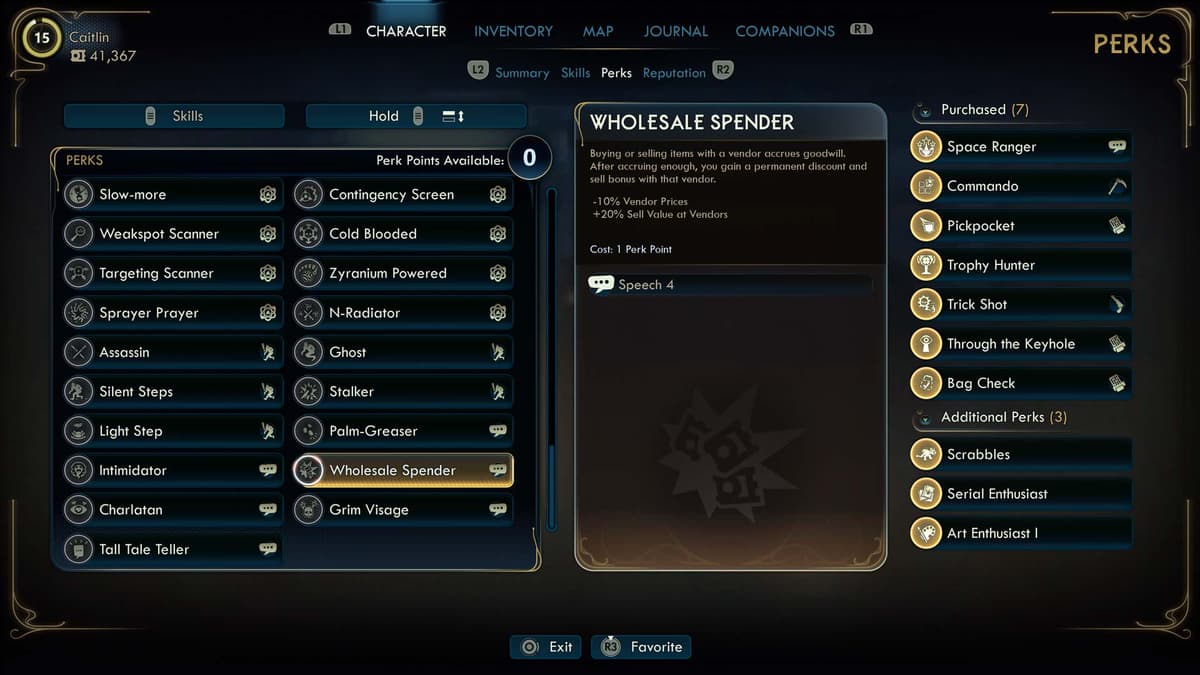Switch to the Skills sub-tab
The height and width of the screenshot is (675, 1200).
coord(575,73)
